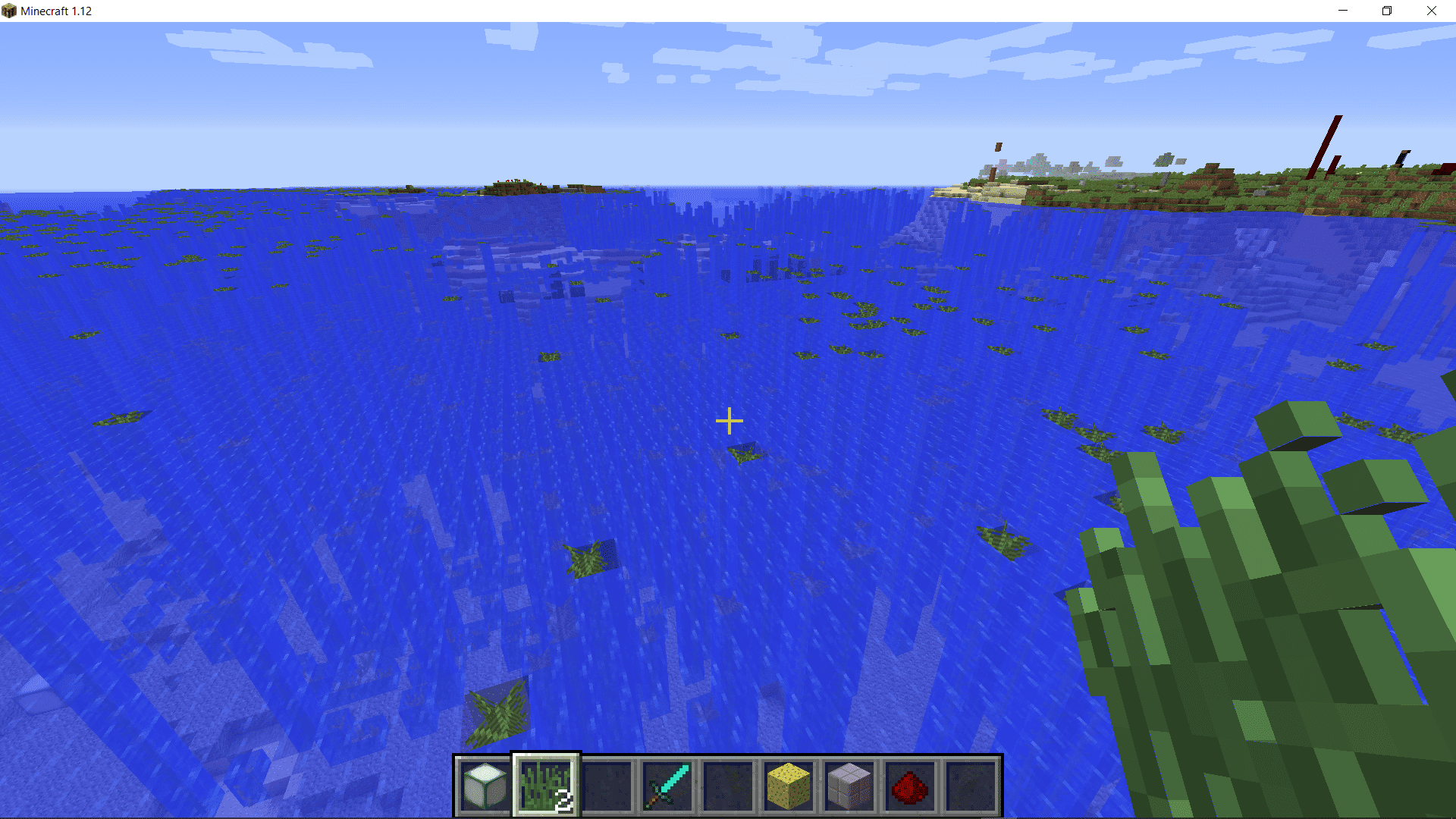1456x819 pixels.
Task: Pick the redstone dust hotbar slot
Action: [x=910, y=786]
